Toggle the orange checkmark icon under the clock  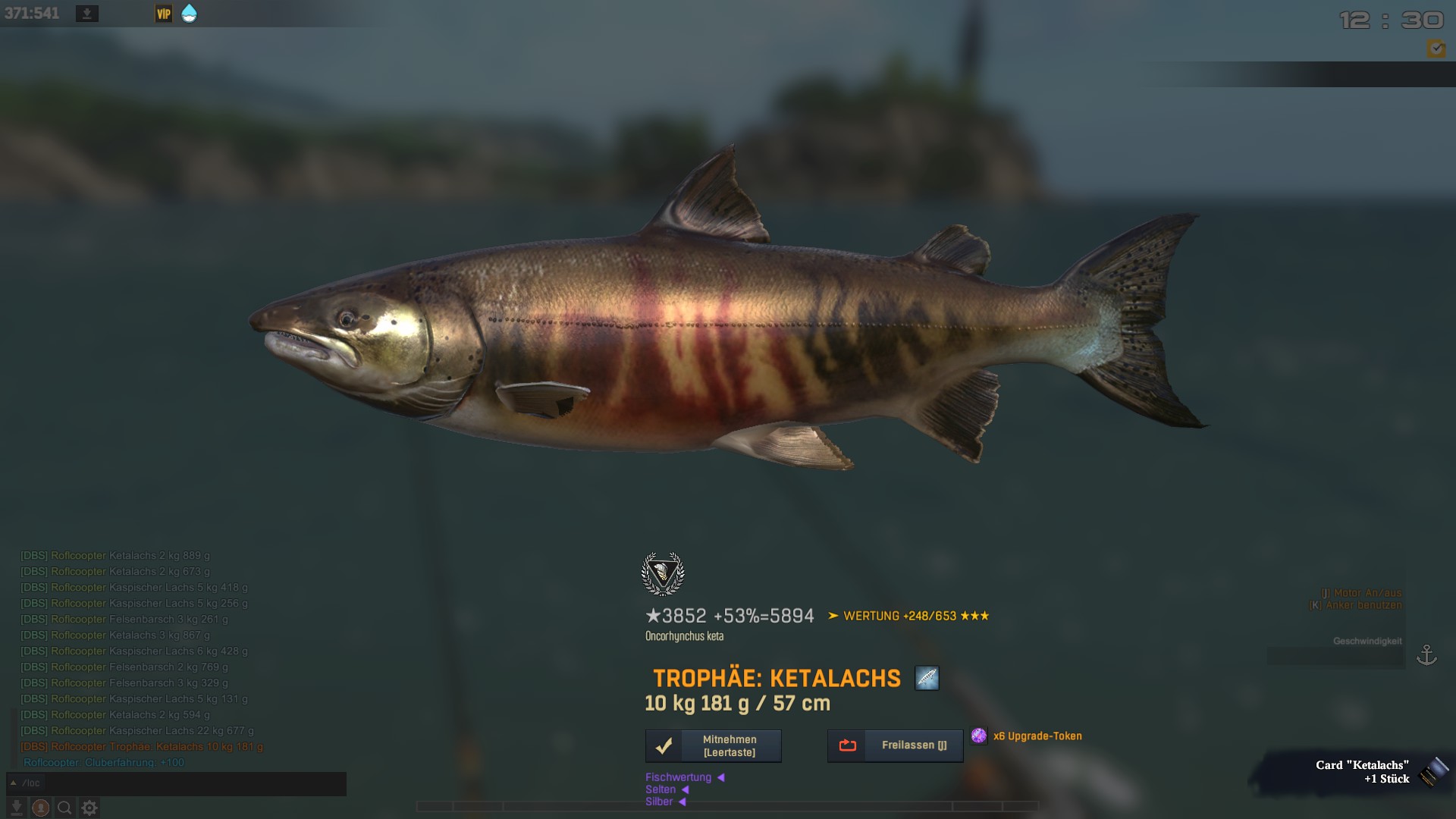pyautogui.click(x=1436, y=49)
